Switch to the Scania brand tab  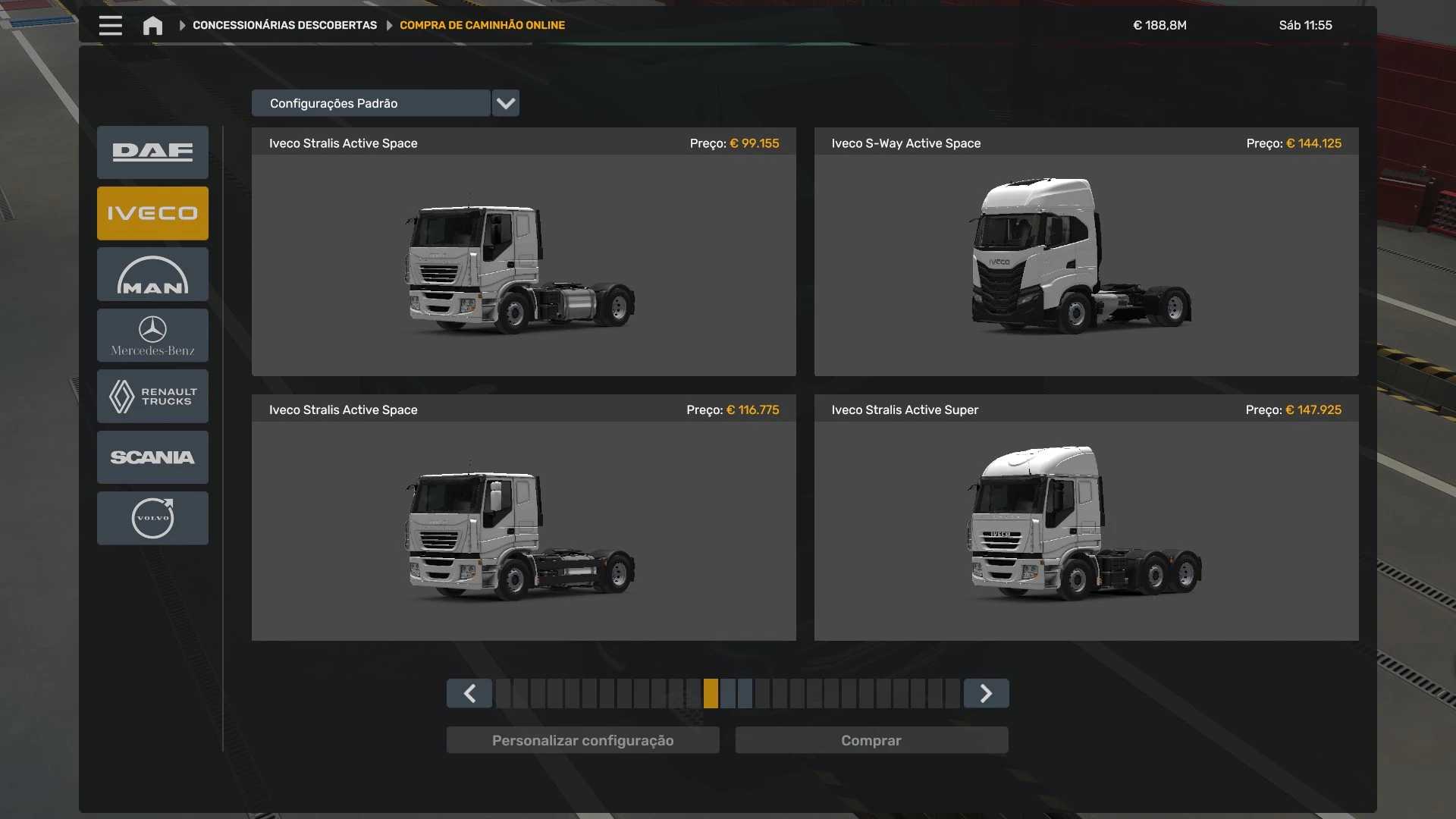click(152, 457)
